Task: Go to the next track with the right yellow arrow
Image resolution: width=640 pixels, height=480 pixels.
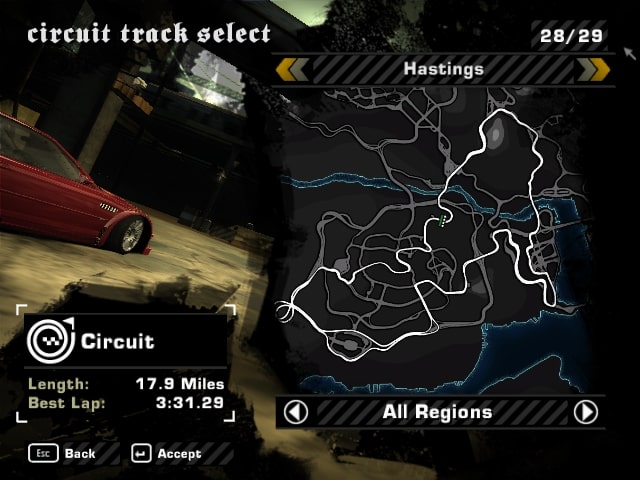Action: coord(594,69)
